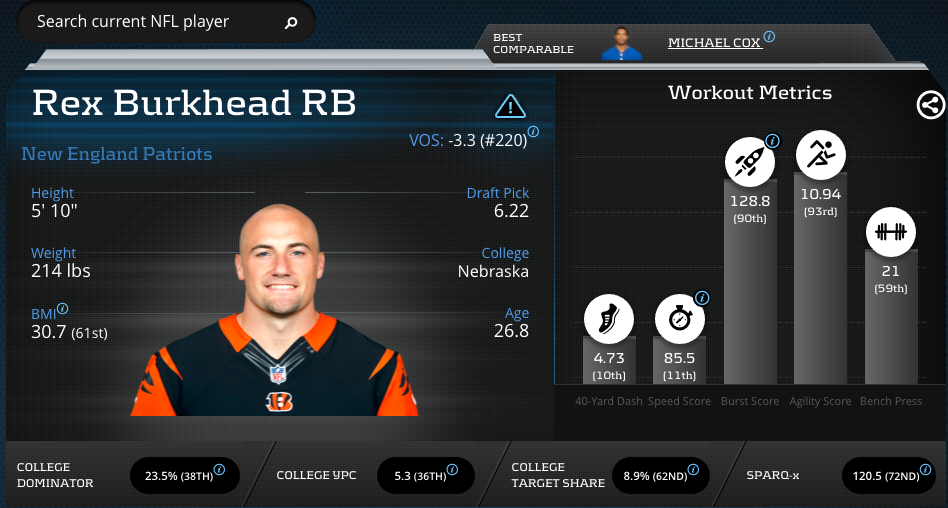Click the player search input field

[150, 21]
